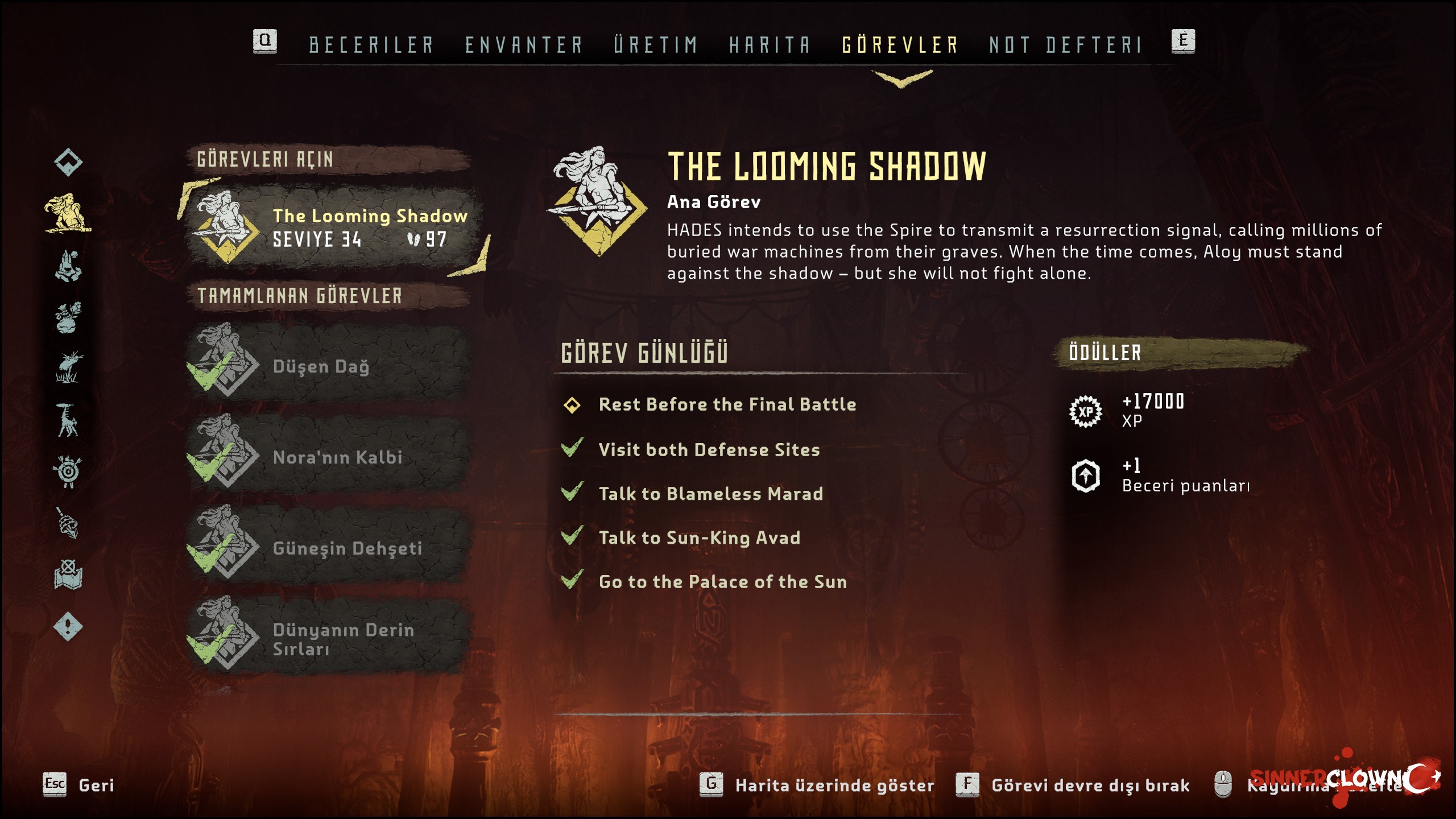
Task: Go to the Üretim tab
Action: coord(656,44)
